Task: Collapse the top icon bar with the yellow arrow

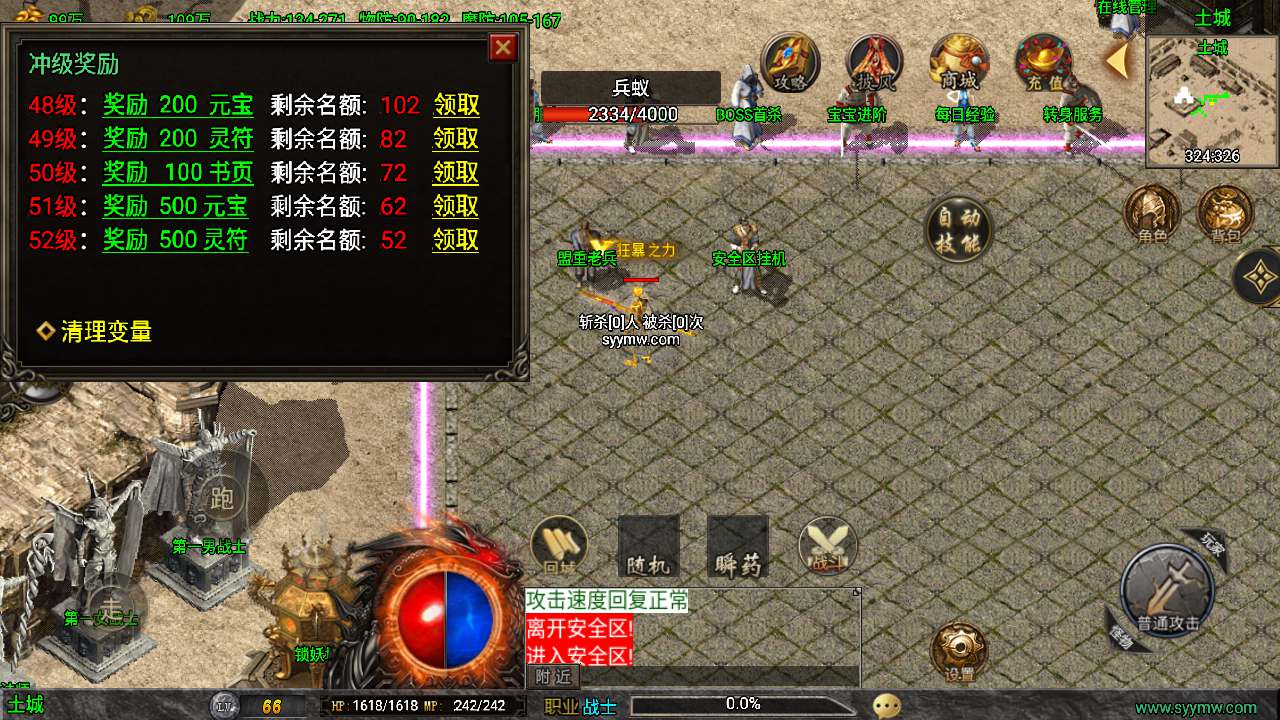Action: point(1117,61)
